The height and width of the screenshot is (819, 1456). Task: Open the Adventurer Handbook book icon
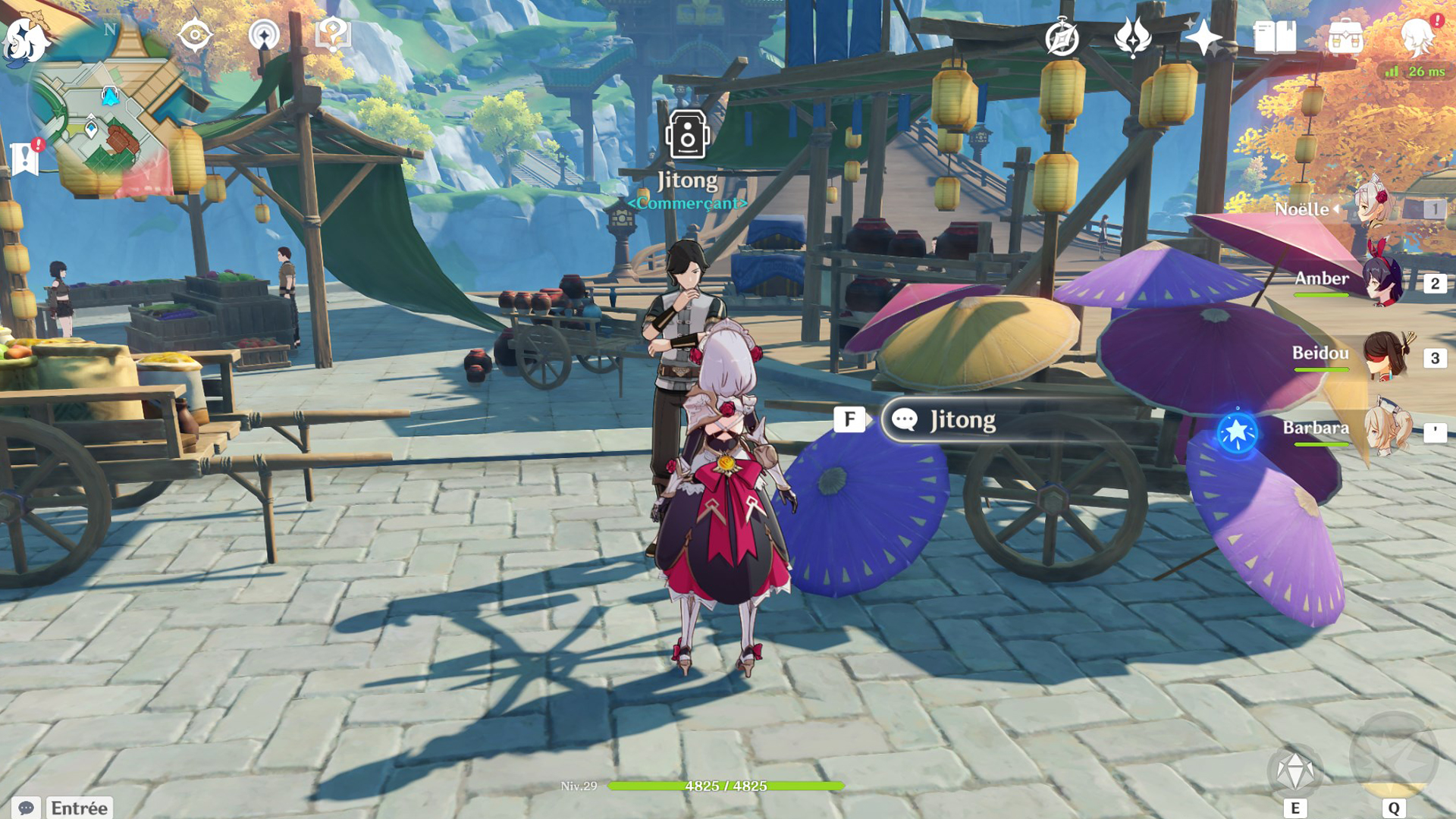(x=1275, y=37)
